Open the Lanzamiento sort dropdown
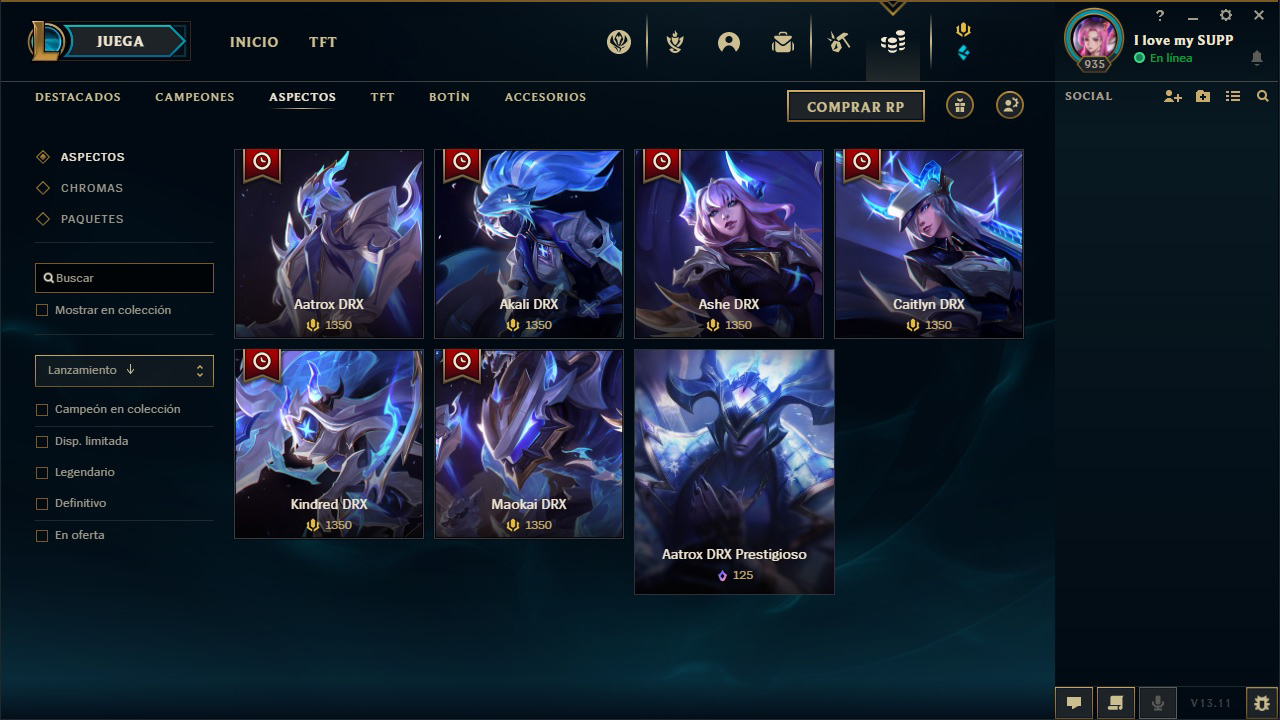This screenshot has width=1280, height=720. coord(124,371)
